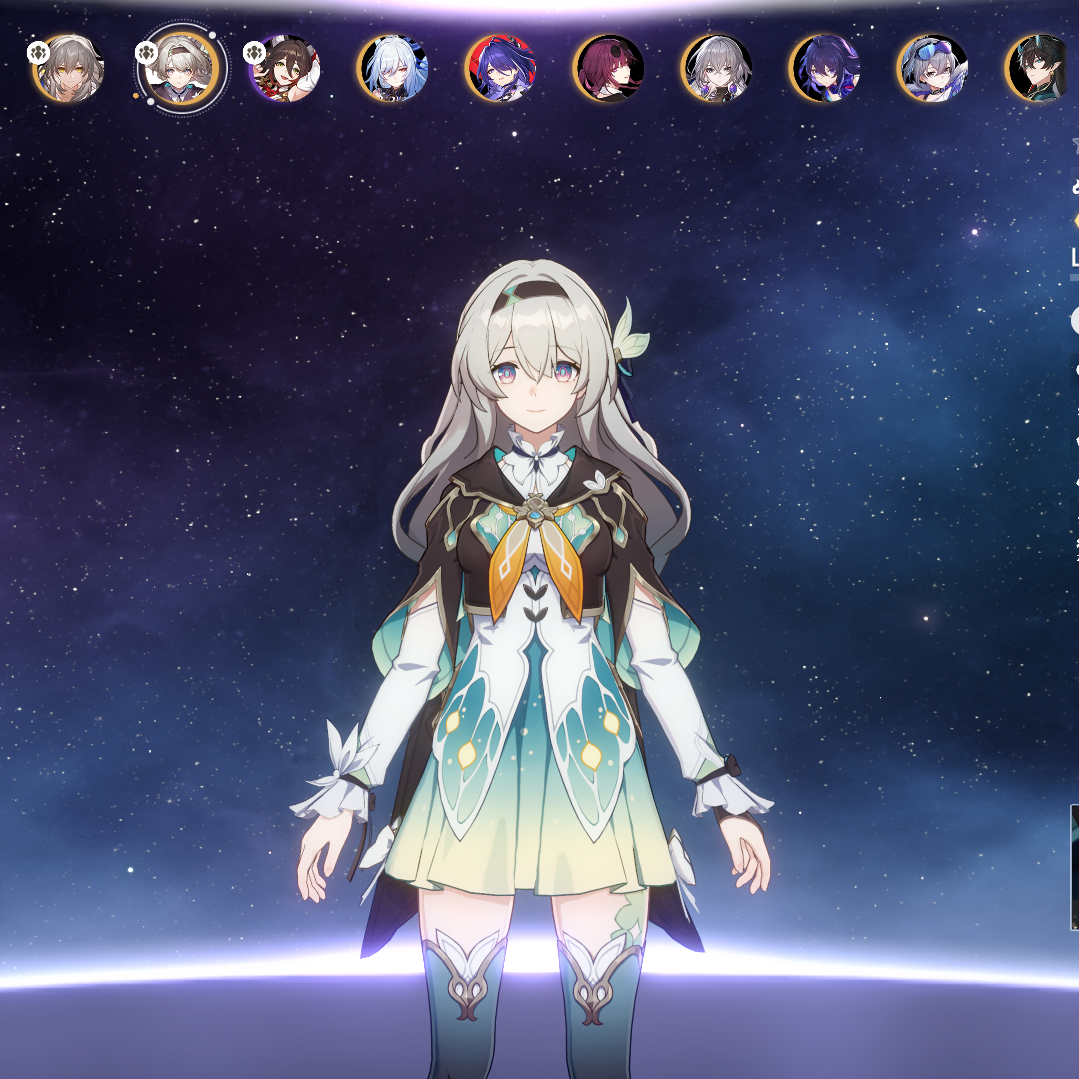Select Bronya's silver-haired portrait
Image resolution: width=1079 pixels, height=1079 pixels.
click(717, 68)
